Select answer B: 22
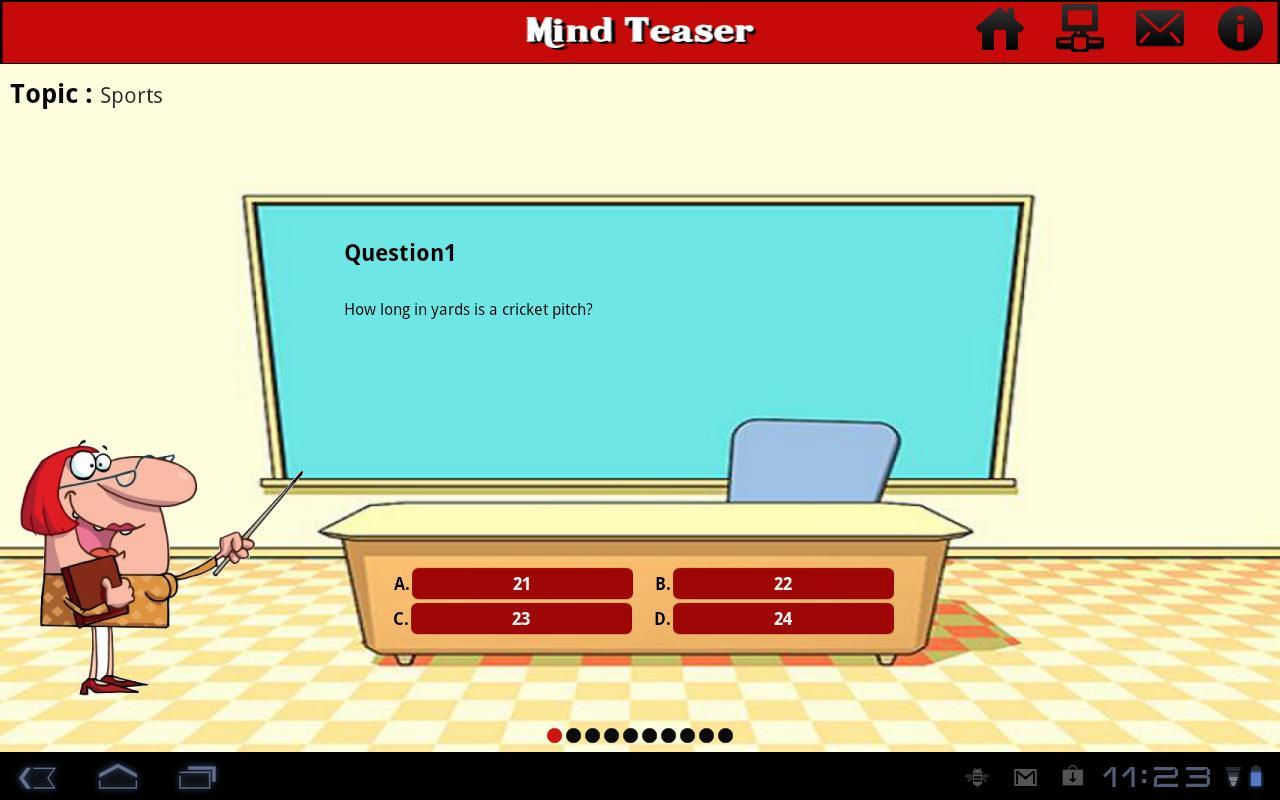This screenshot has height=800, width=1280. point(783,583)
